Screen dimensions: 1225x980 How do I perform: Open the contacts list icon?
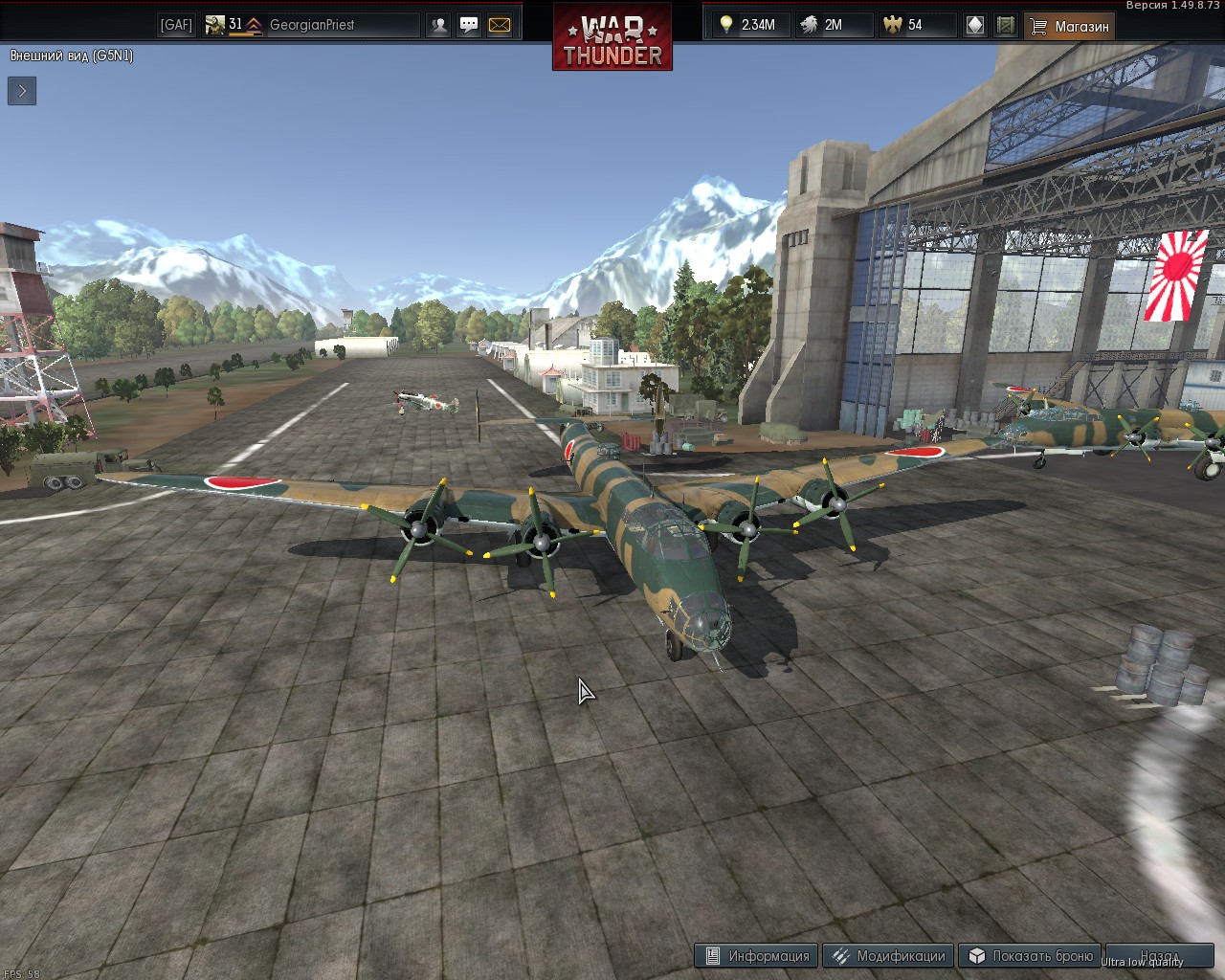click(x=439, y=25)
